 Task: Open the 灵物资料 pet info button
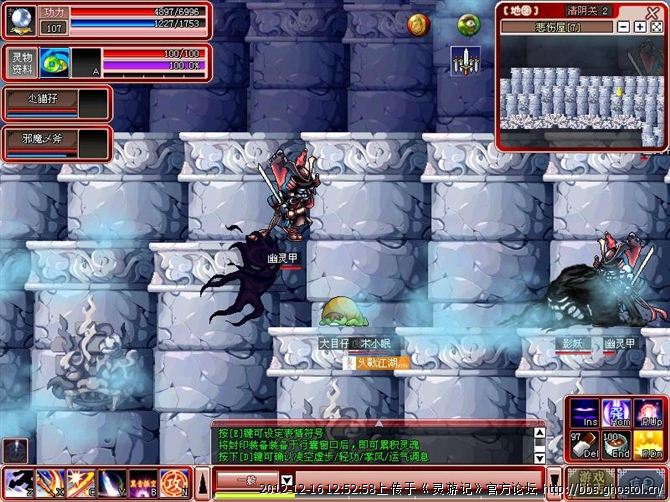pyautogui.click(x=22, y=63)
